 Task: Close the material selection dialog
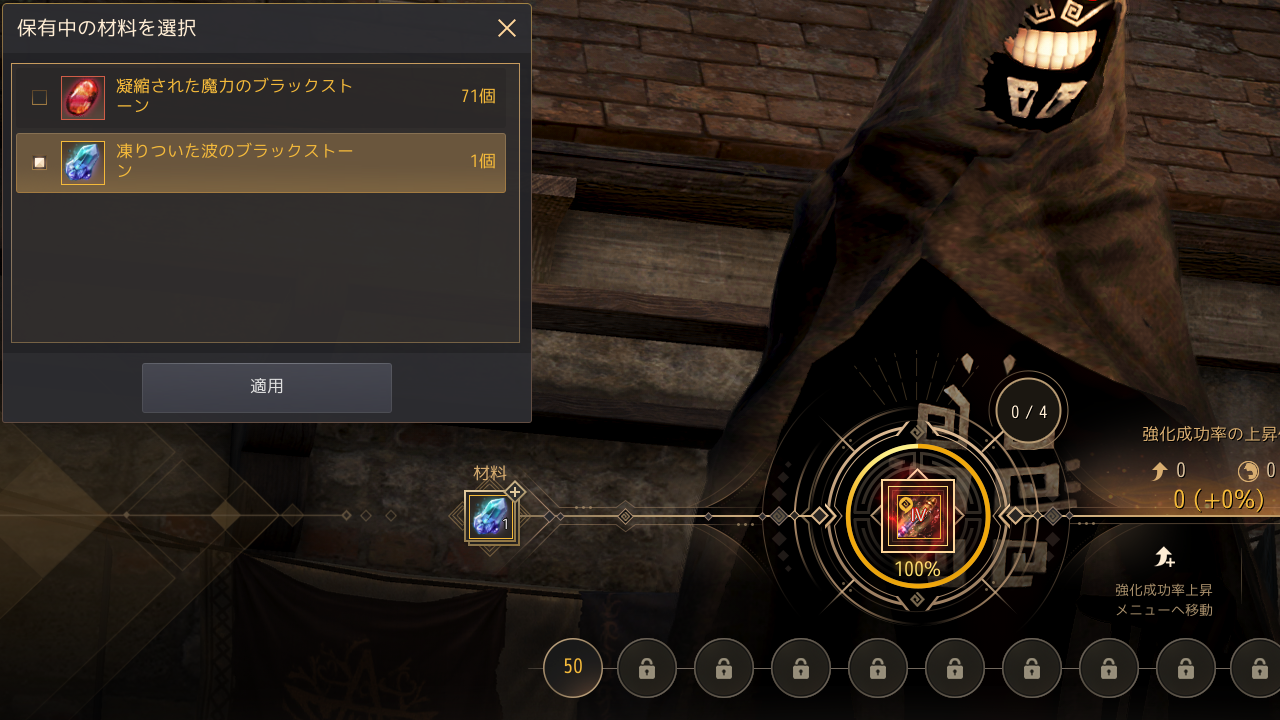click(x=507, y=28)
